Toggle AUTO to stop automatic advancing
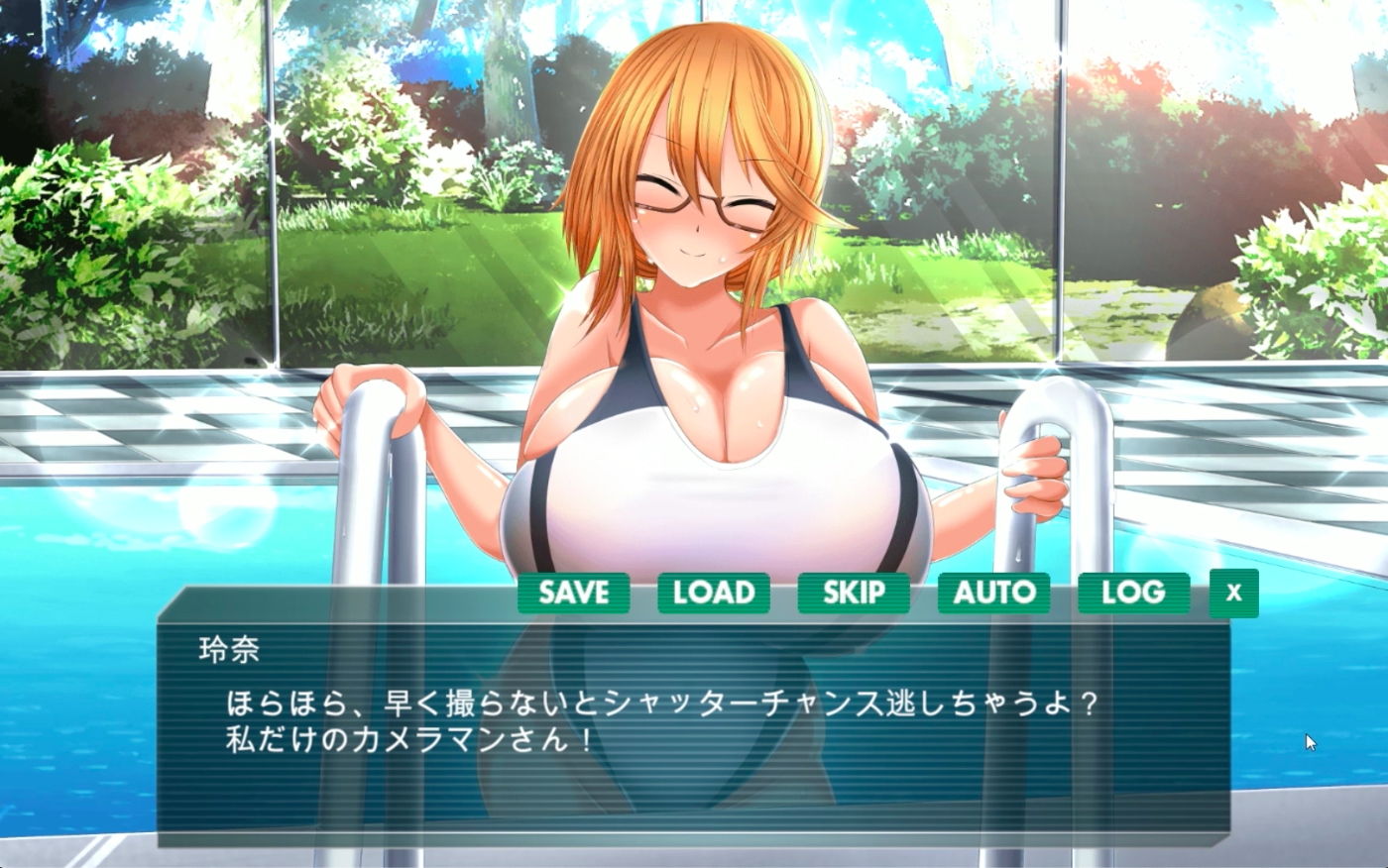 point(995,593)
